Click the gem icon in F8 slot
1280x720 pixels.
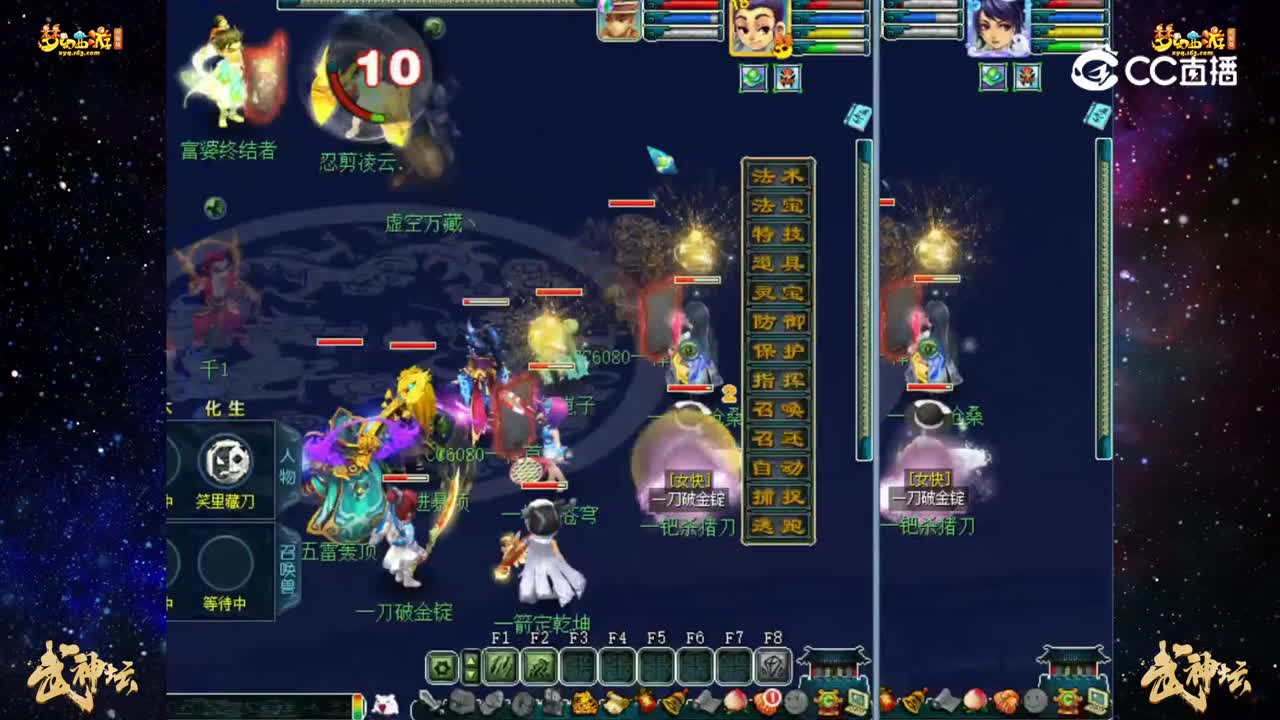[x=773, y=664]
